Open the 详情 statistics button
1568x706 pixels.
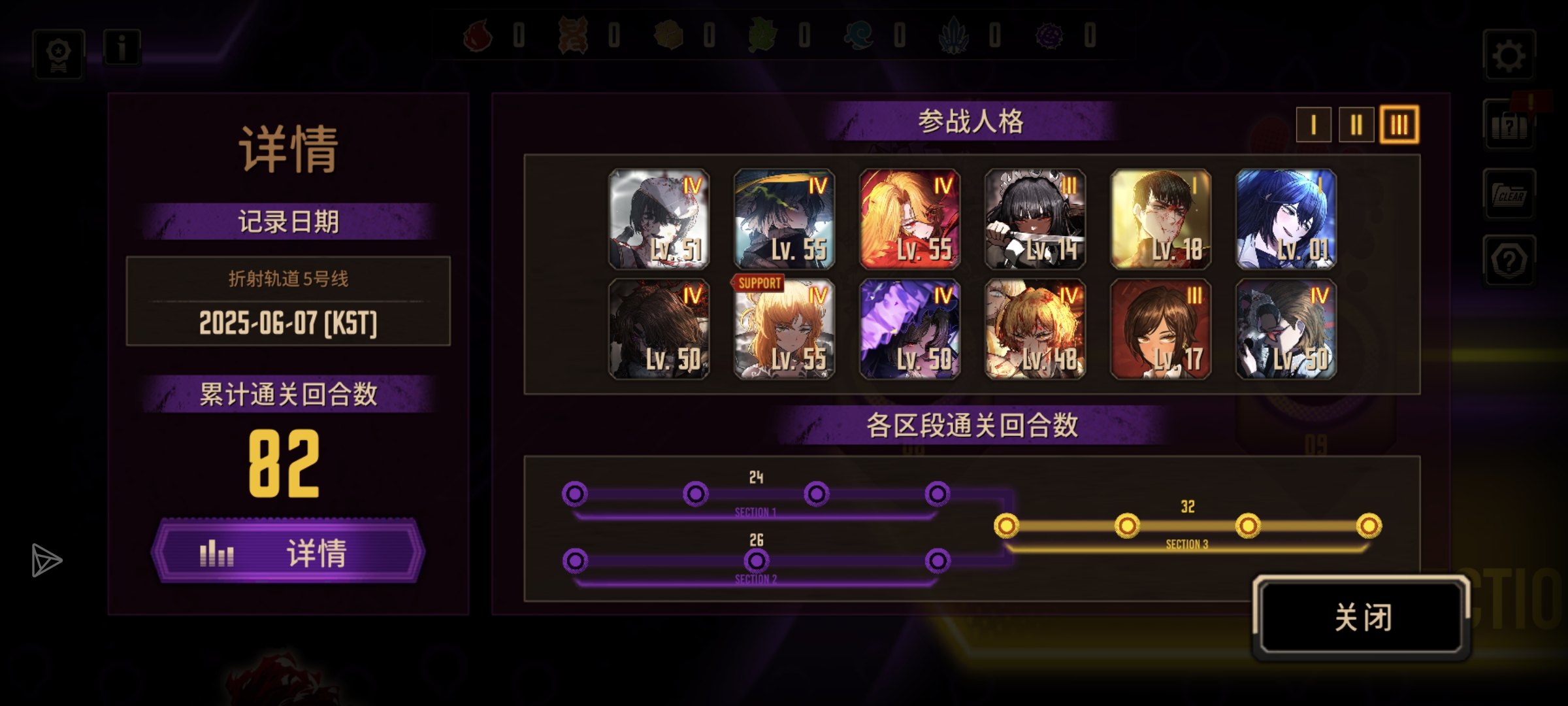pyautogui.click(x=288, y=552)
